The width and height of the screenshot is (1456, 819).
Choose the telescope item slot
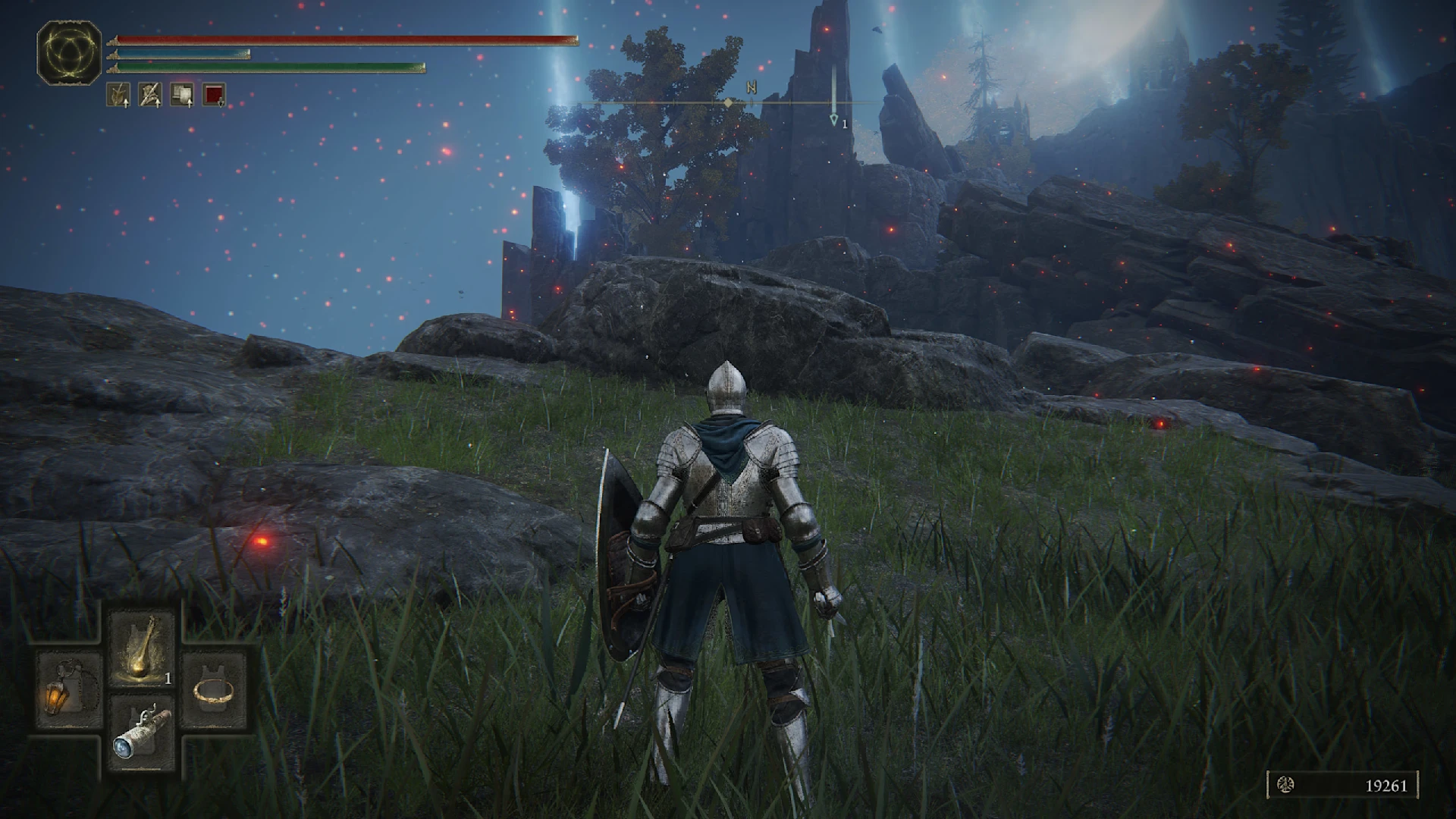click(142, 733)
